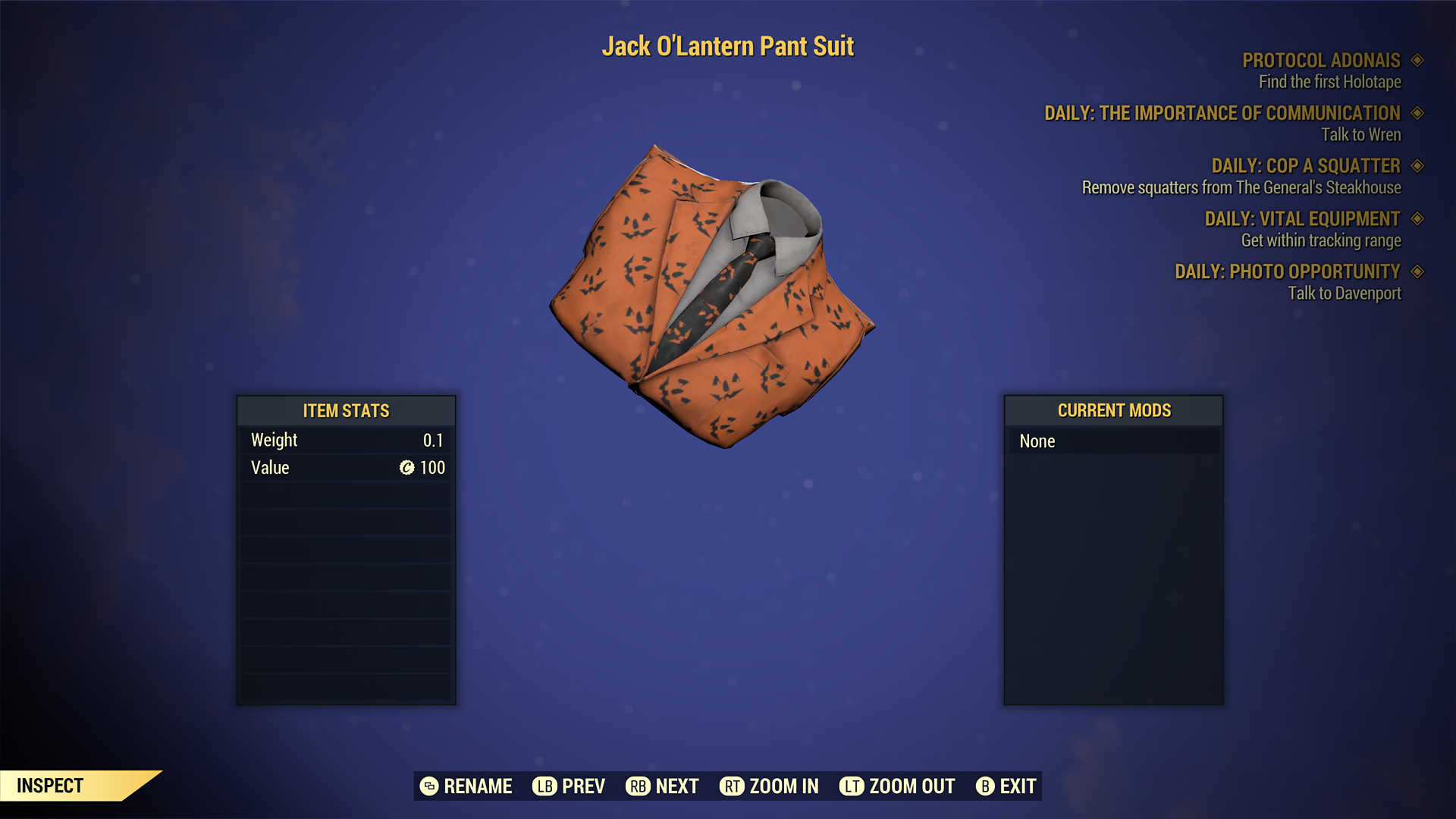Exit the inspect screen

point(1006,786)
